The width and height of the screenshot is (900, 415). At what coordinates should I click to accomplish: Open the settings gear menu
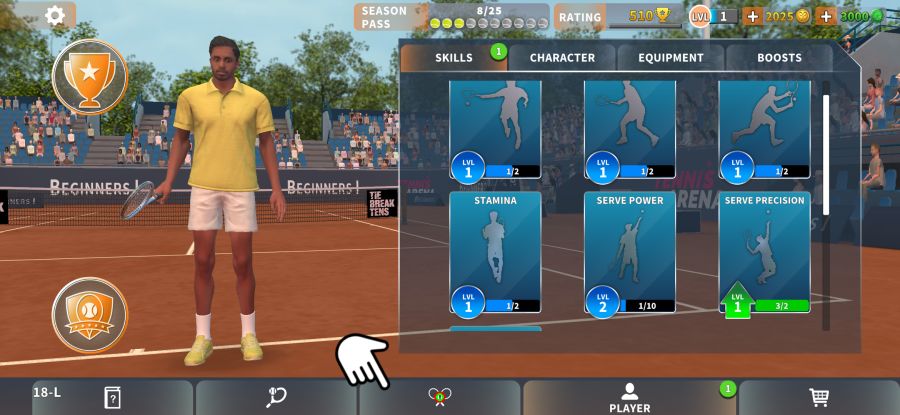point(55,15)
